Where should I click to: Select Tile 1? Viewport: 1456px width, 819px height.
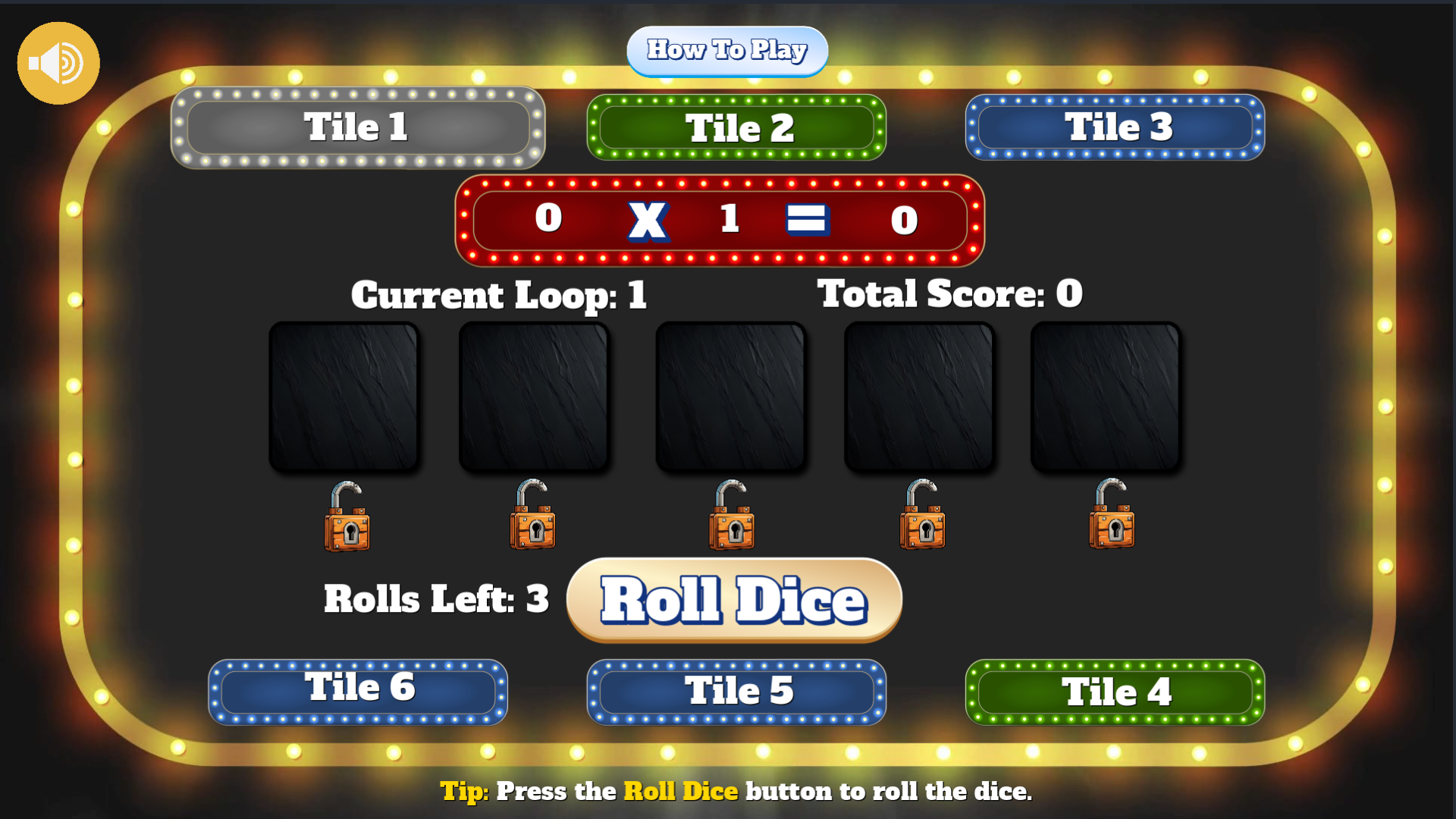click(356, 127)
